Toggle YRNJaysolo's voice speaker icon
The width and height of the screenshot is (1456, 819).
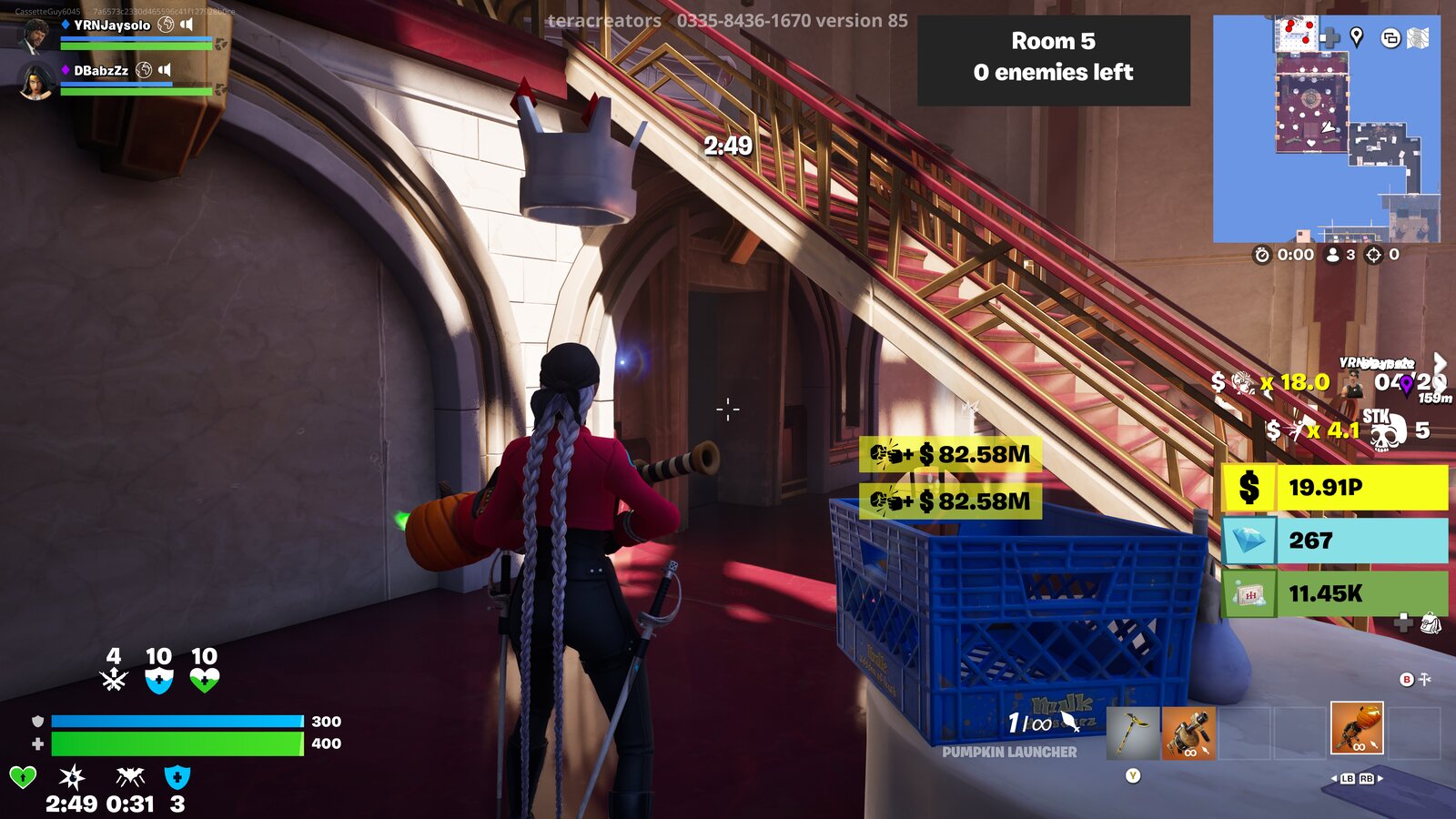click(x=187, y=25)
